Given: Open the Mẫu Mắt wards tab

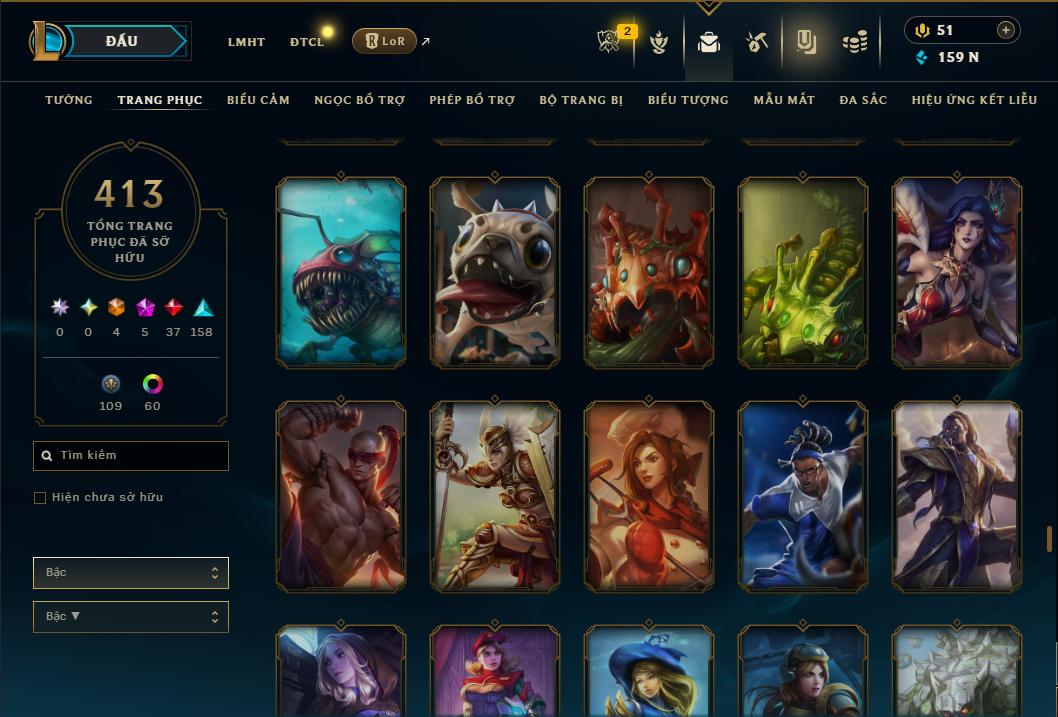Looking at the screenshot, I should point(784,100).
